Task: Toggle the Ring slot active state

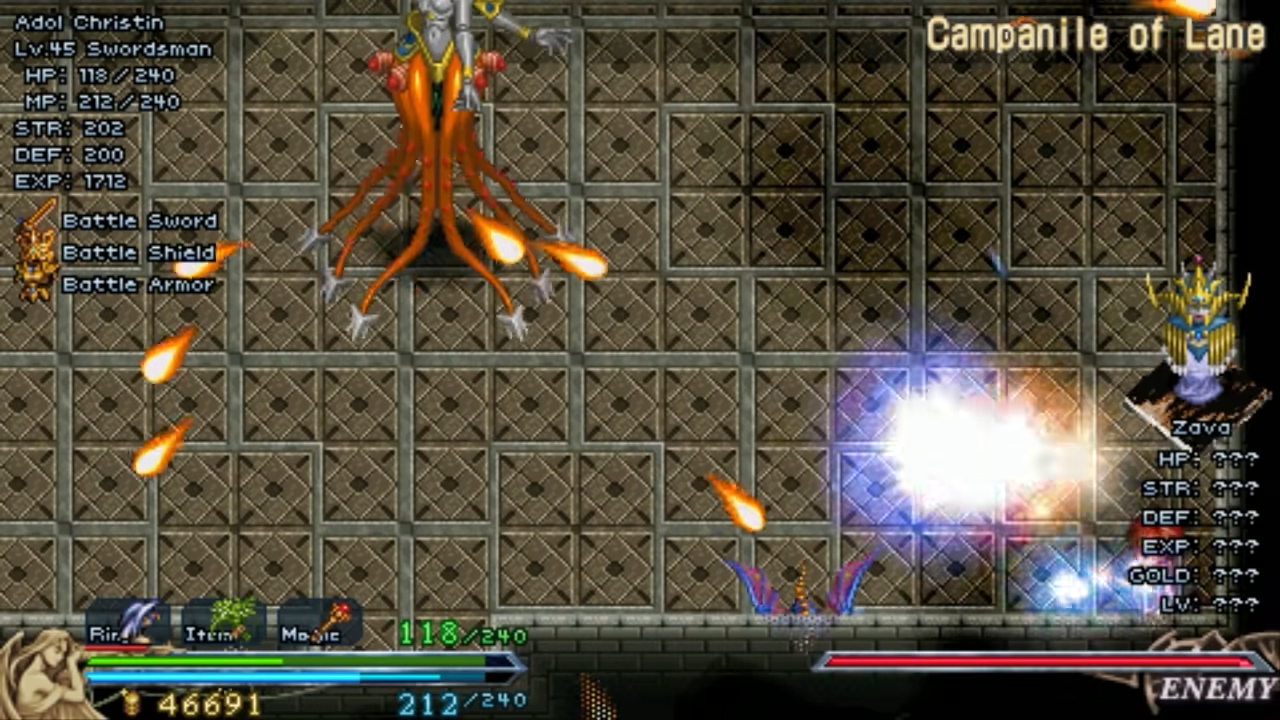Action: pos(130,622)
